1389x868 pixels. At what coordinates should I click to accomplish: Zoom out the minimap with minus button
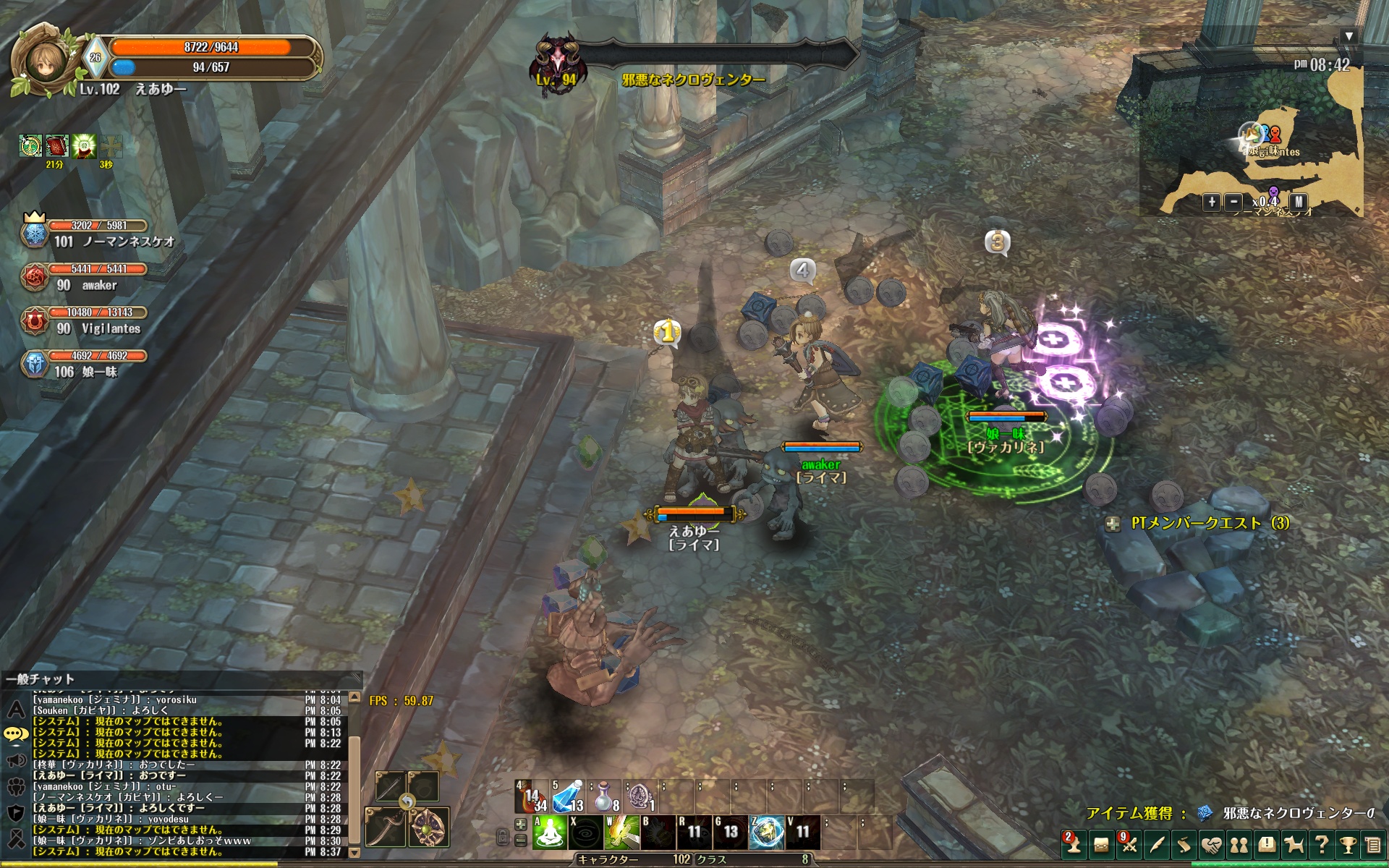point(1234,203)
